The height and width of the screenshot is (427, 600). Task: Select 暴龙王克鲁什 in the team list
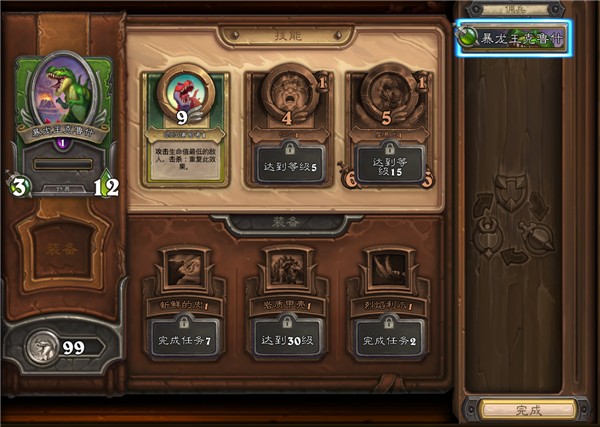514,38
